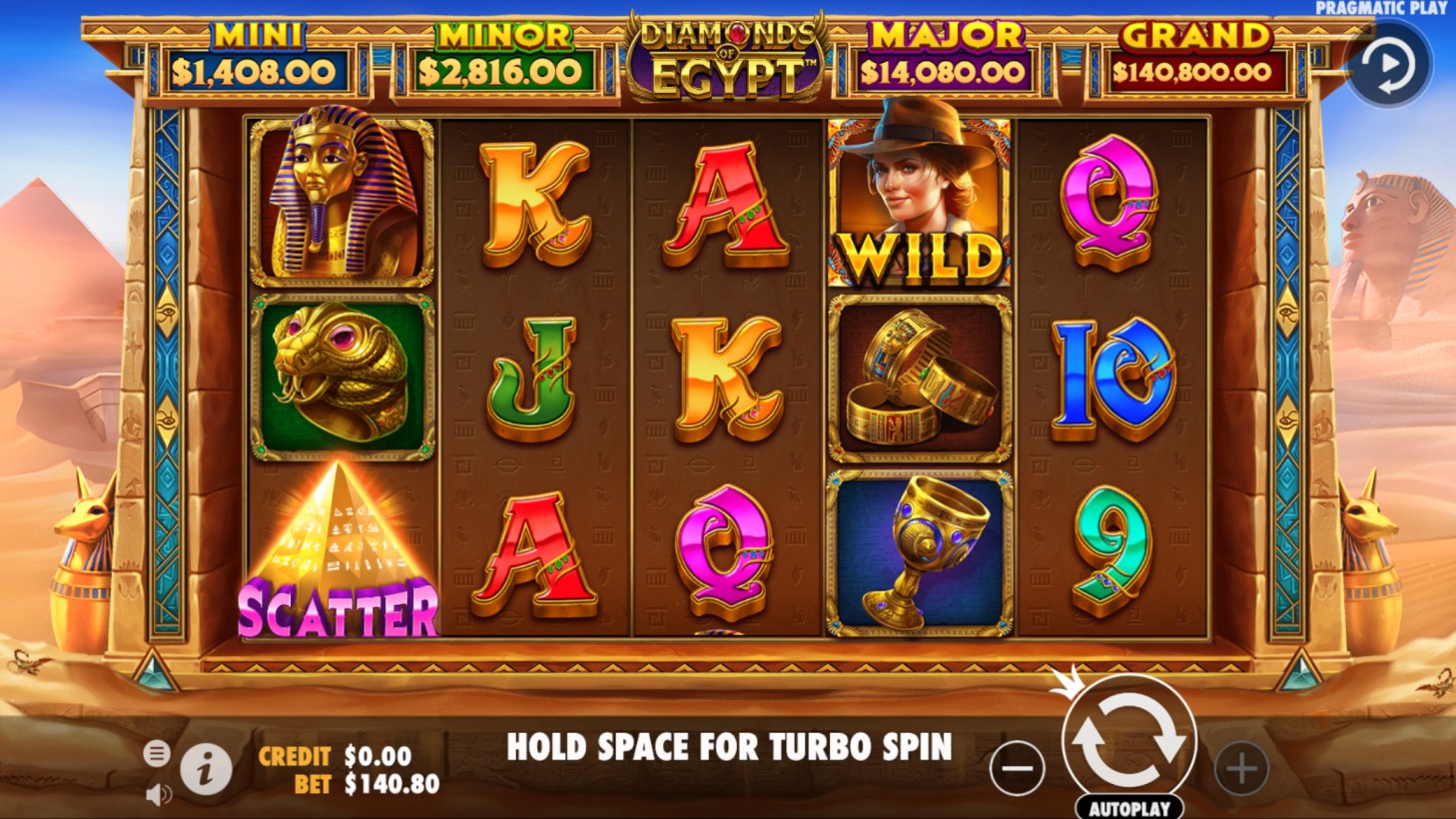Decrease the bet with the minus button

tap(1017, 767)
